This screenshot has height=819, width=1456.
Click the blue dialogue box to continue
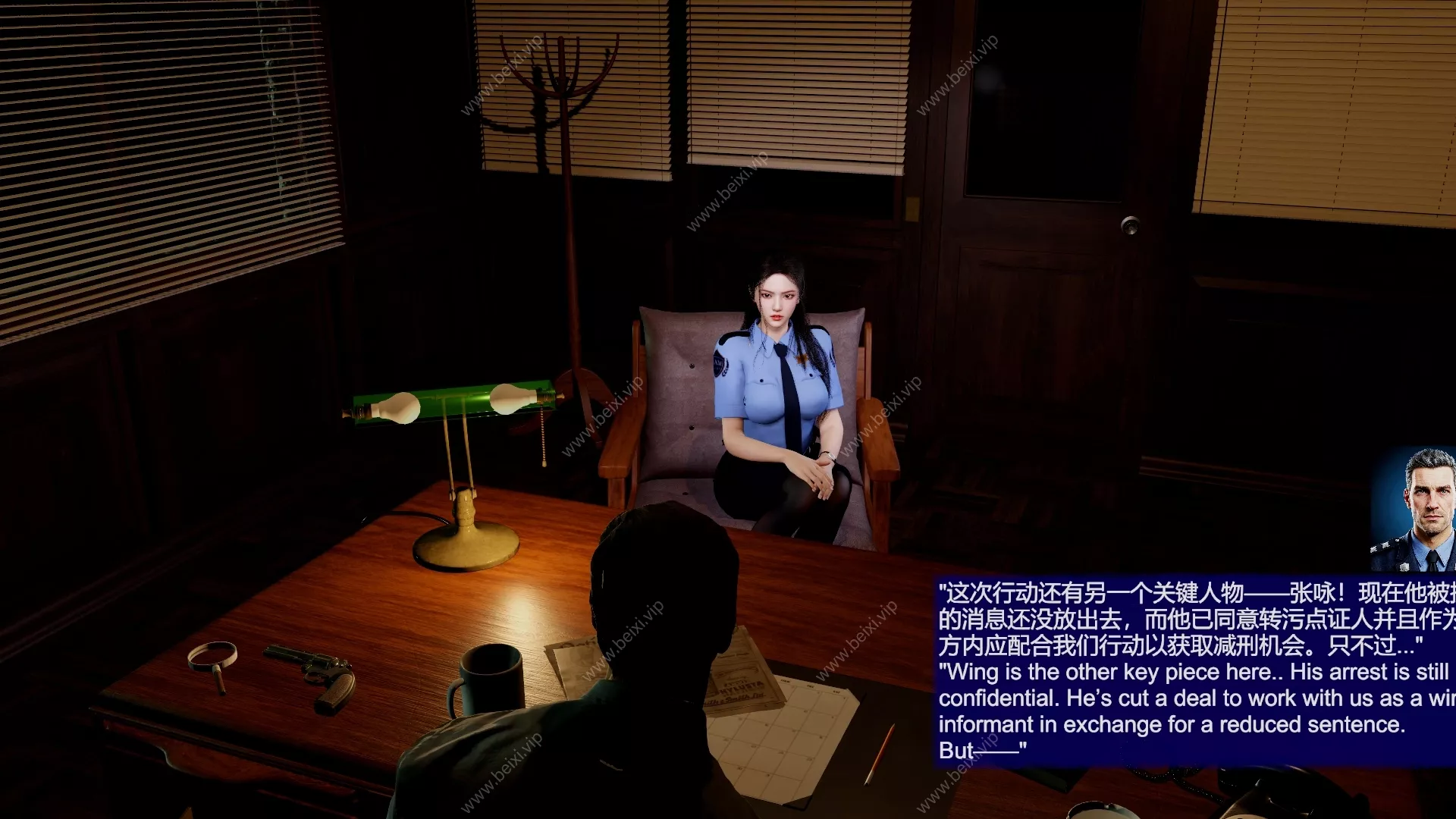coord(1194,671)
